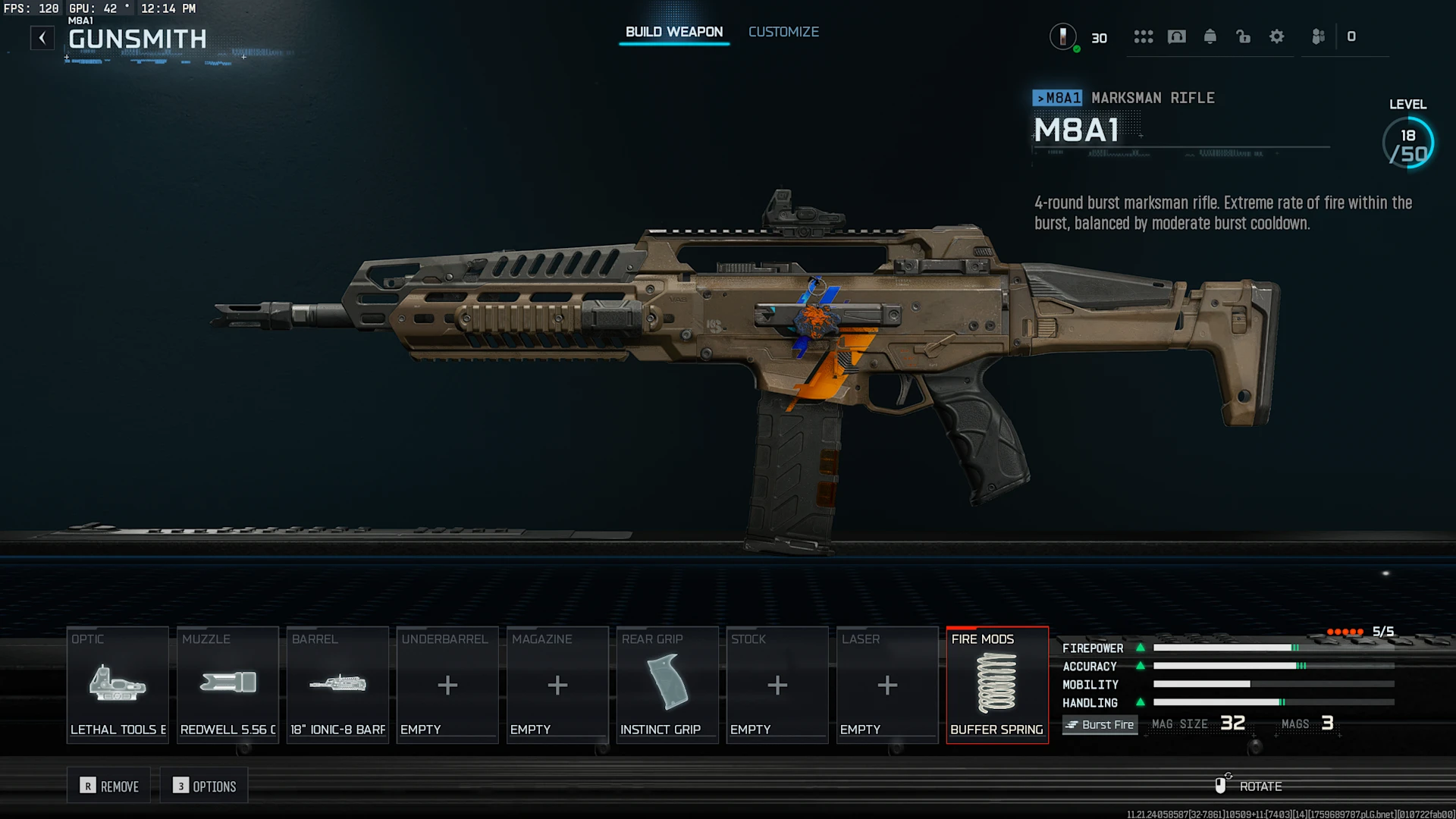Select the Rear Grip Instinct Grip slot
The width and height of the screenshot is (1456, 819).
[667, 685]
